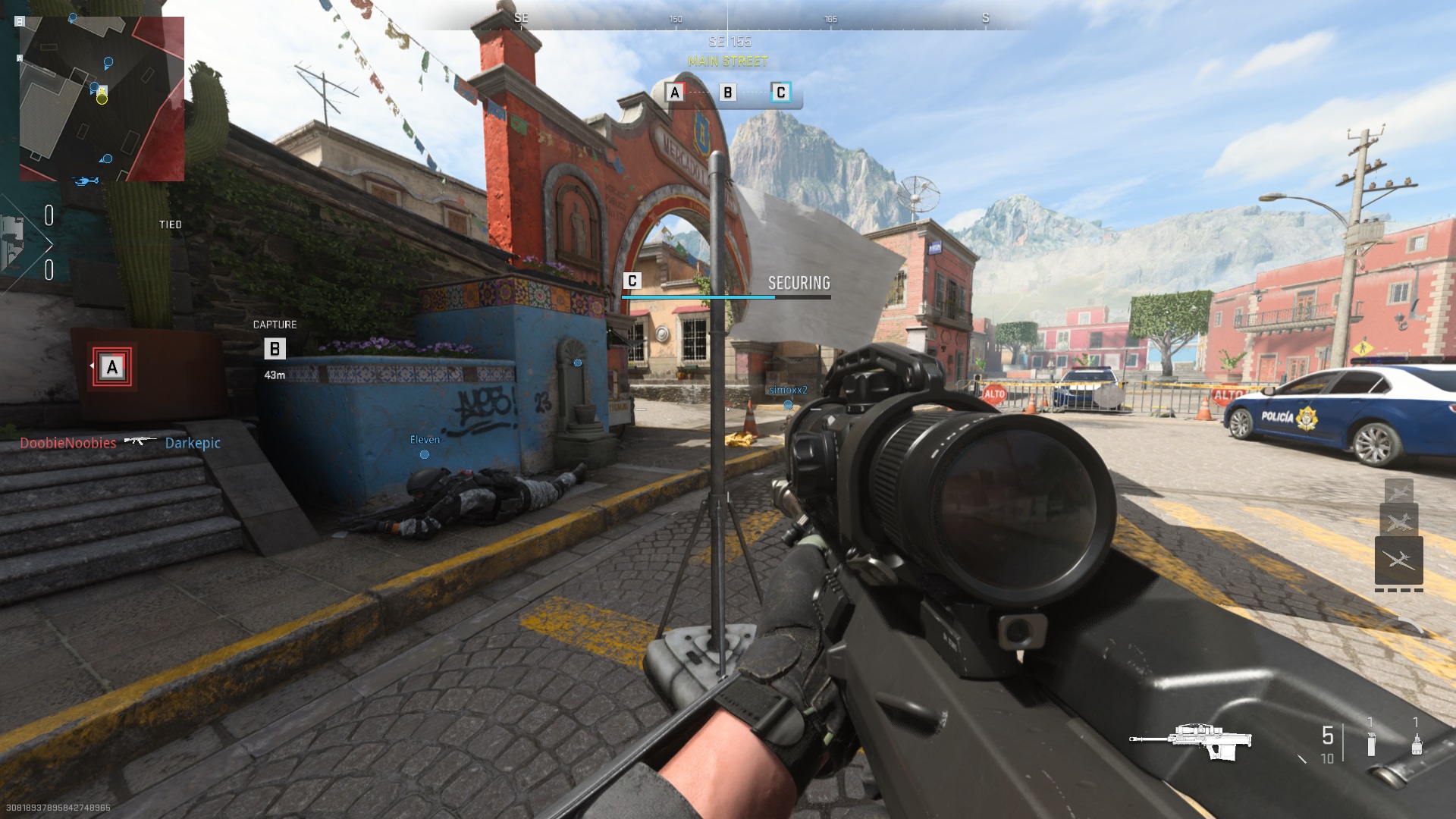Select the simoxx2 teammate name tag
Screen dimensions: 1456x819
pyautogui.click(x=787, y=388)
